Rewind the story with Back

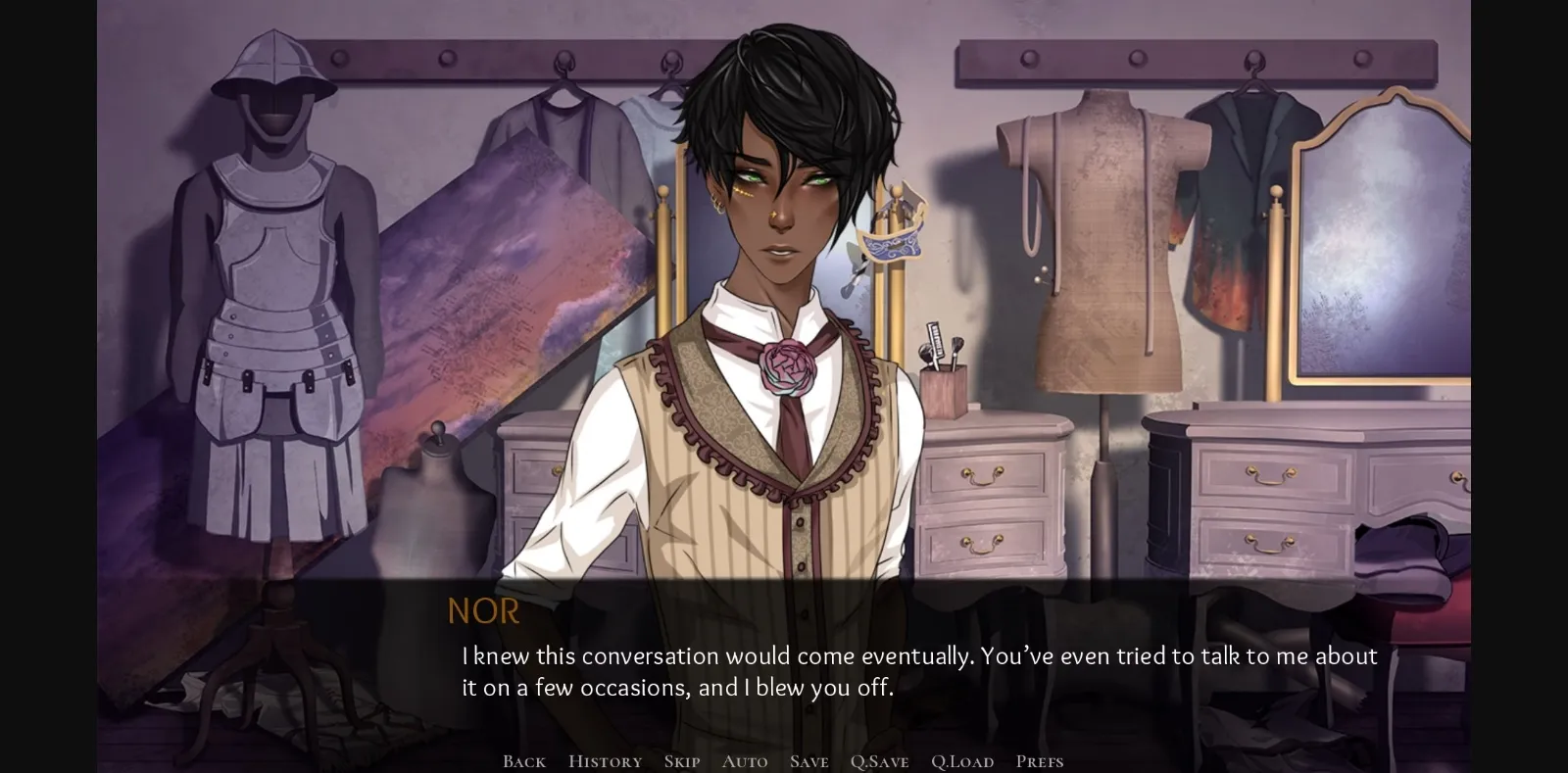[x=523, y=760]
